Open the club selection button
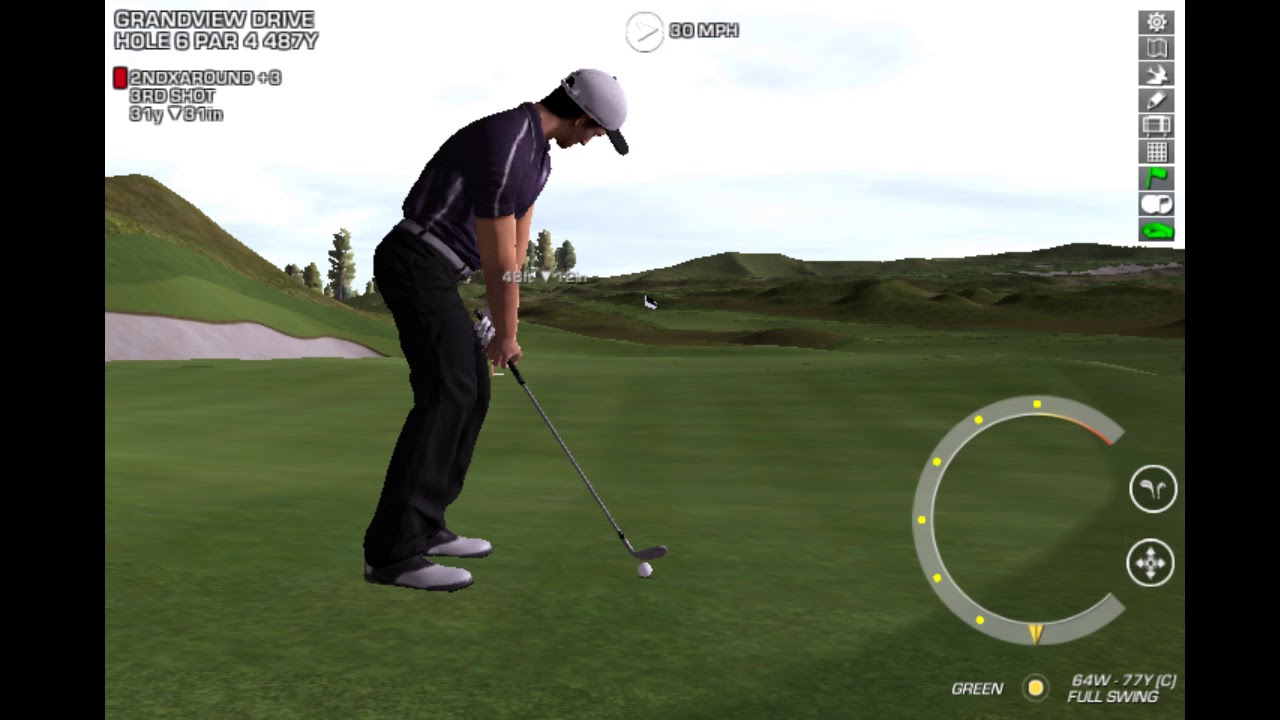 pyautogui.click(x=1152, y=489)
